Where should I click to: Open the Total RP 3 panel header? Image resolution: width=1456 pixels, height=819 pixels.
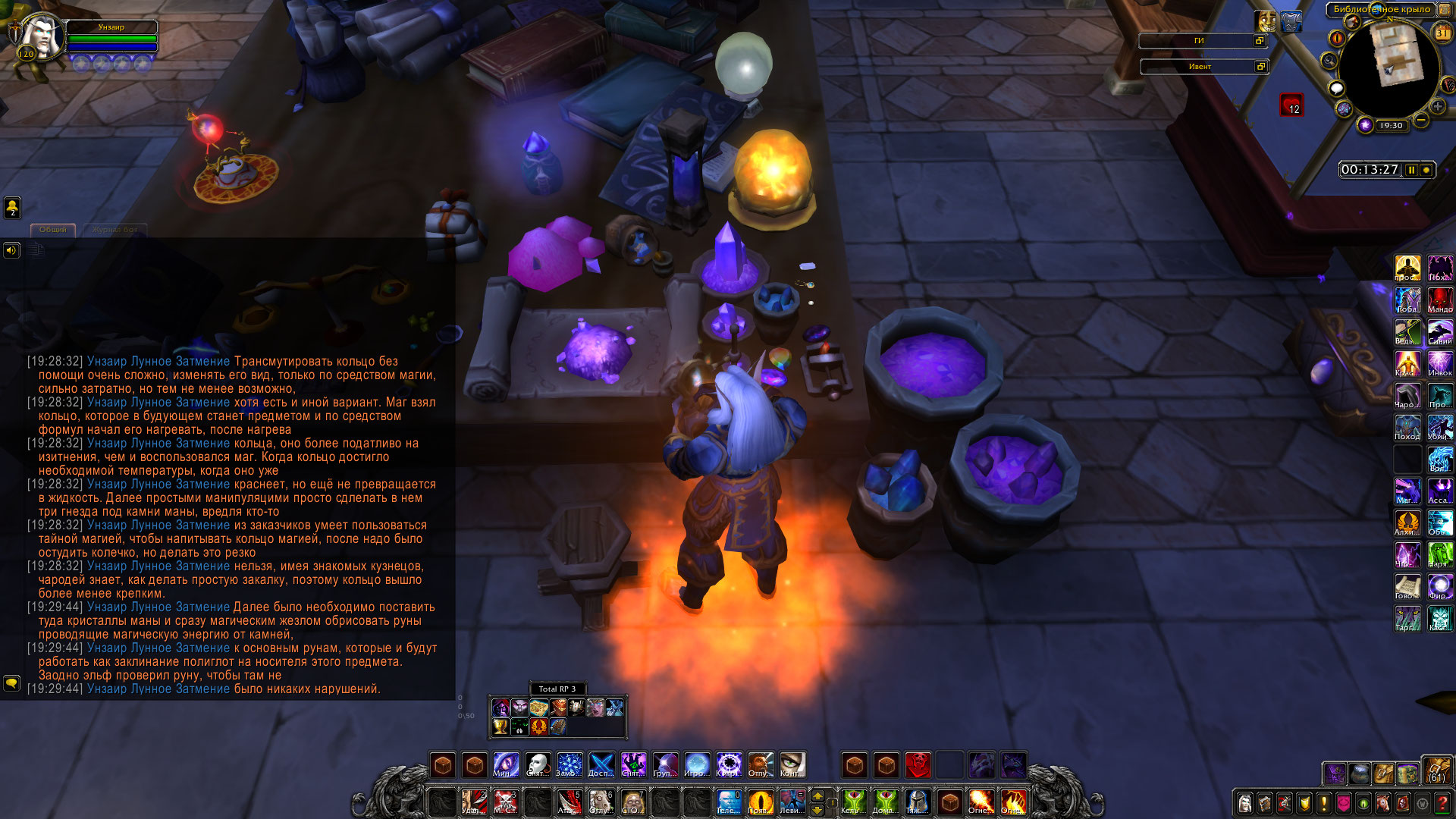coord(557,689)
